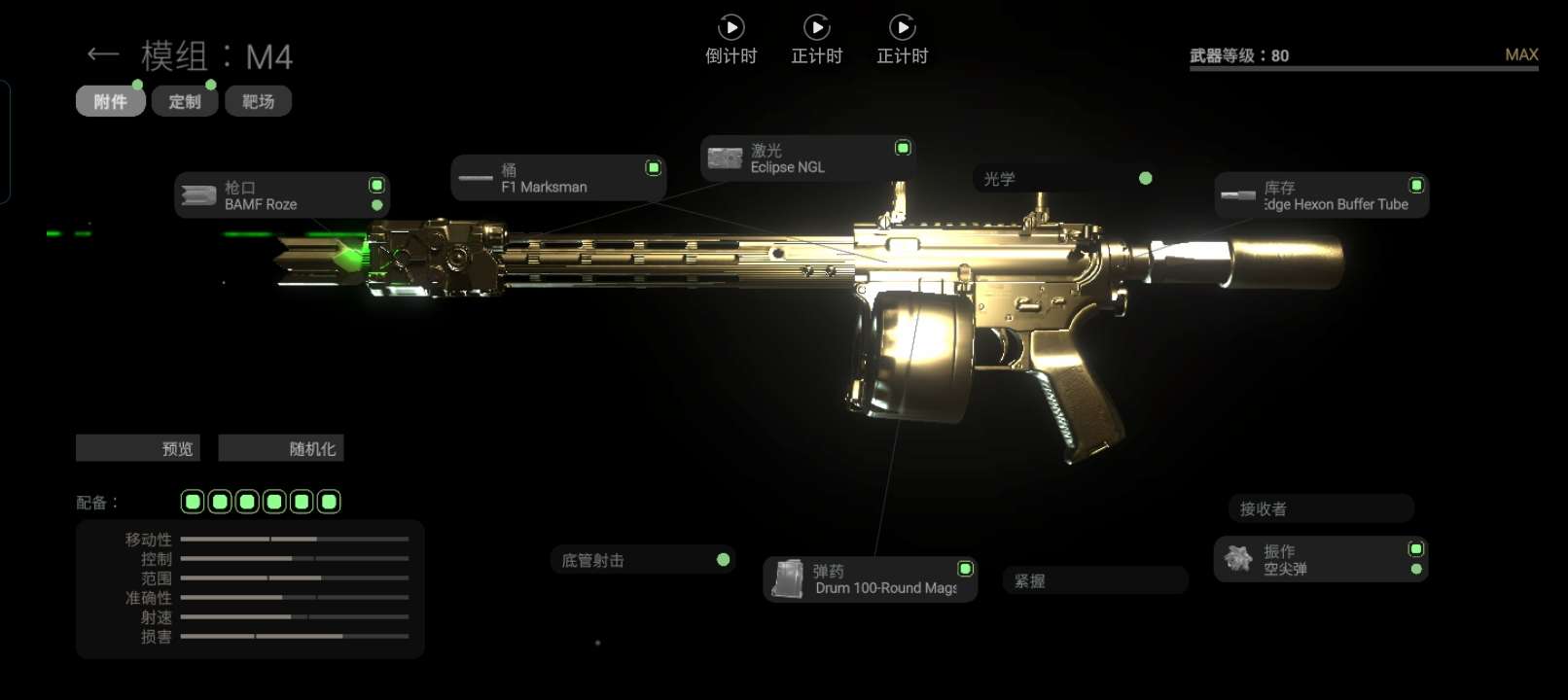Select the 弹药 Drum 100-Round Mags slot

point(870,579)
